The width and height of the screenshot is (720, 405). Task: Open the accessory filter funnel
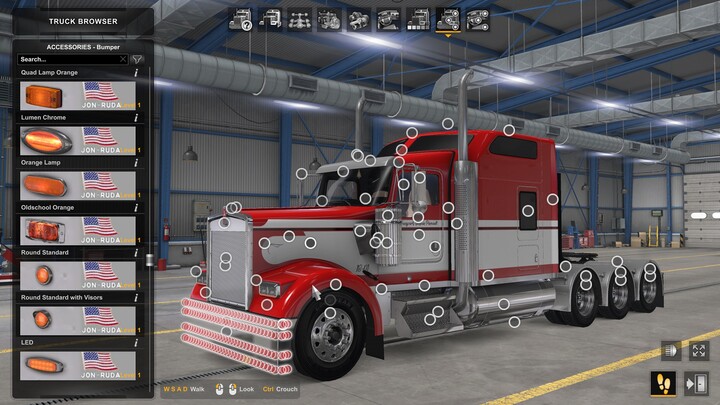[137, 60]
